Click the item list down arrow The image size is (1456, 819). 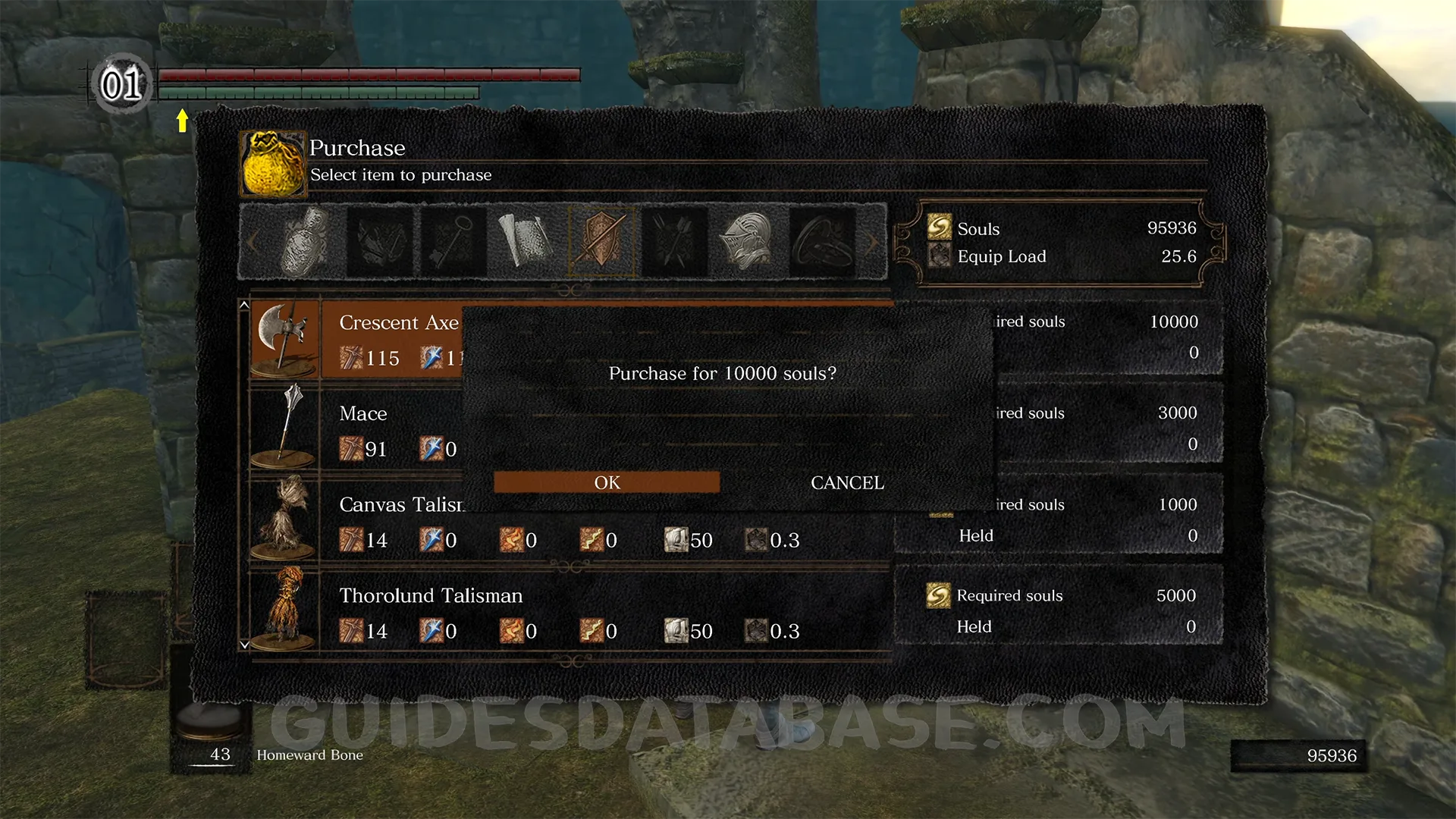pyautogui.click(x=244, y=645)
